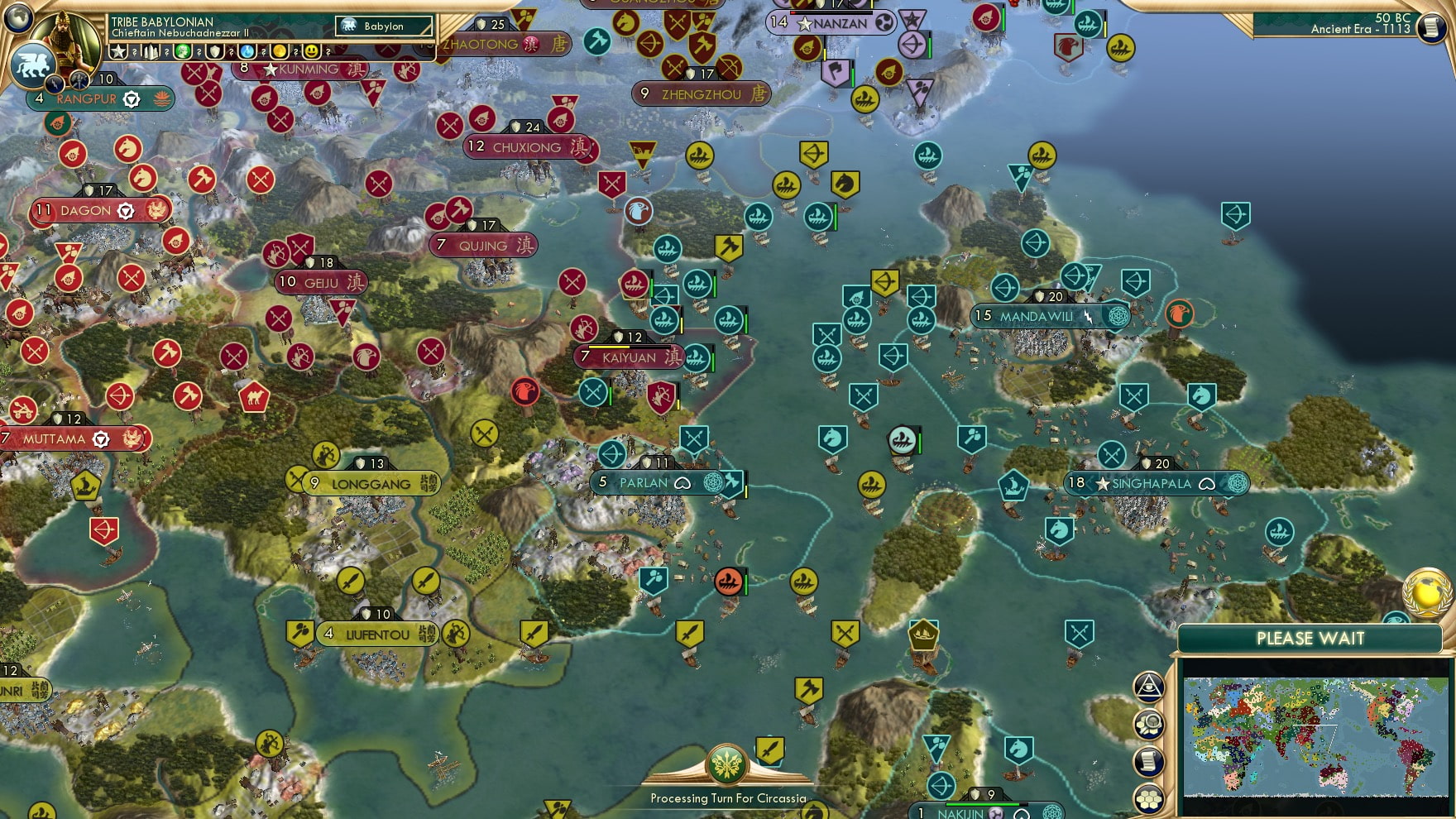Expand gold details via the question mark beside the coin
This screenshot has width=1456, height=819.
coord(295,52)
